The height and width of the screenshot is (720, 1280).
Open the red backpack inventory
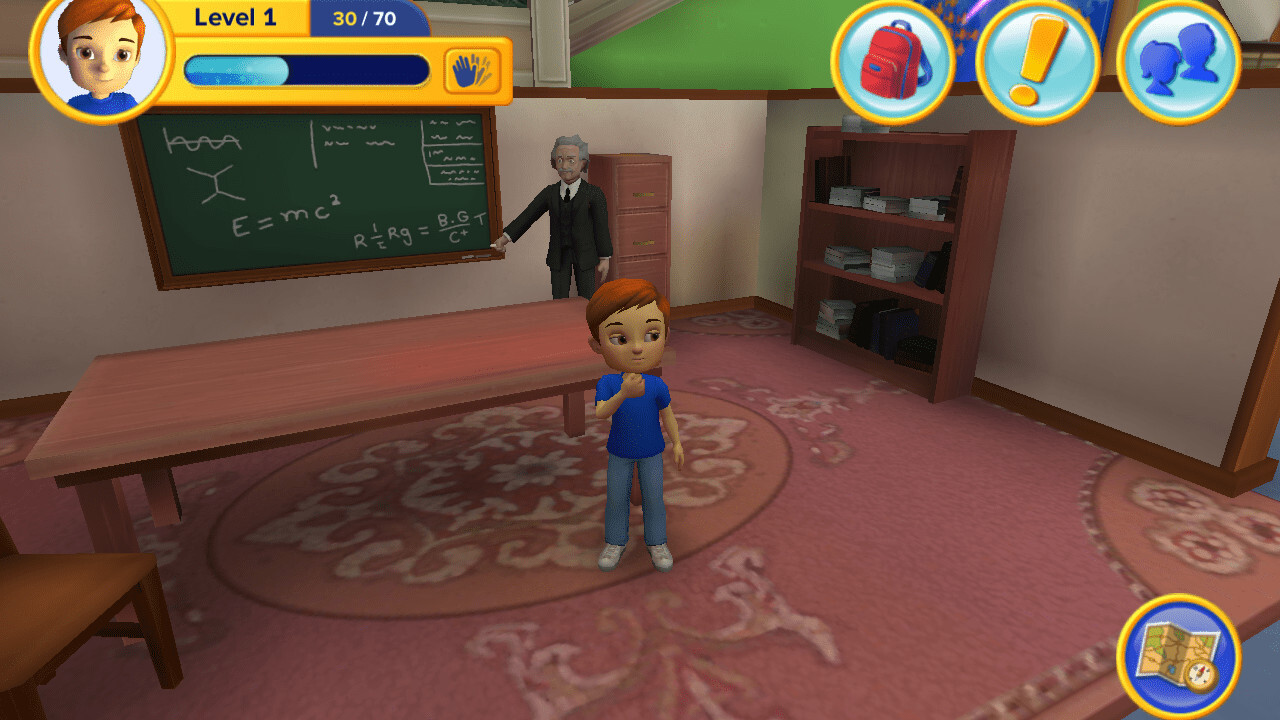[x=892, y=62]
